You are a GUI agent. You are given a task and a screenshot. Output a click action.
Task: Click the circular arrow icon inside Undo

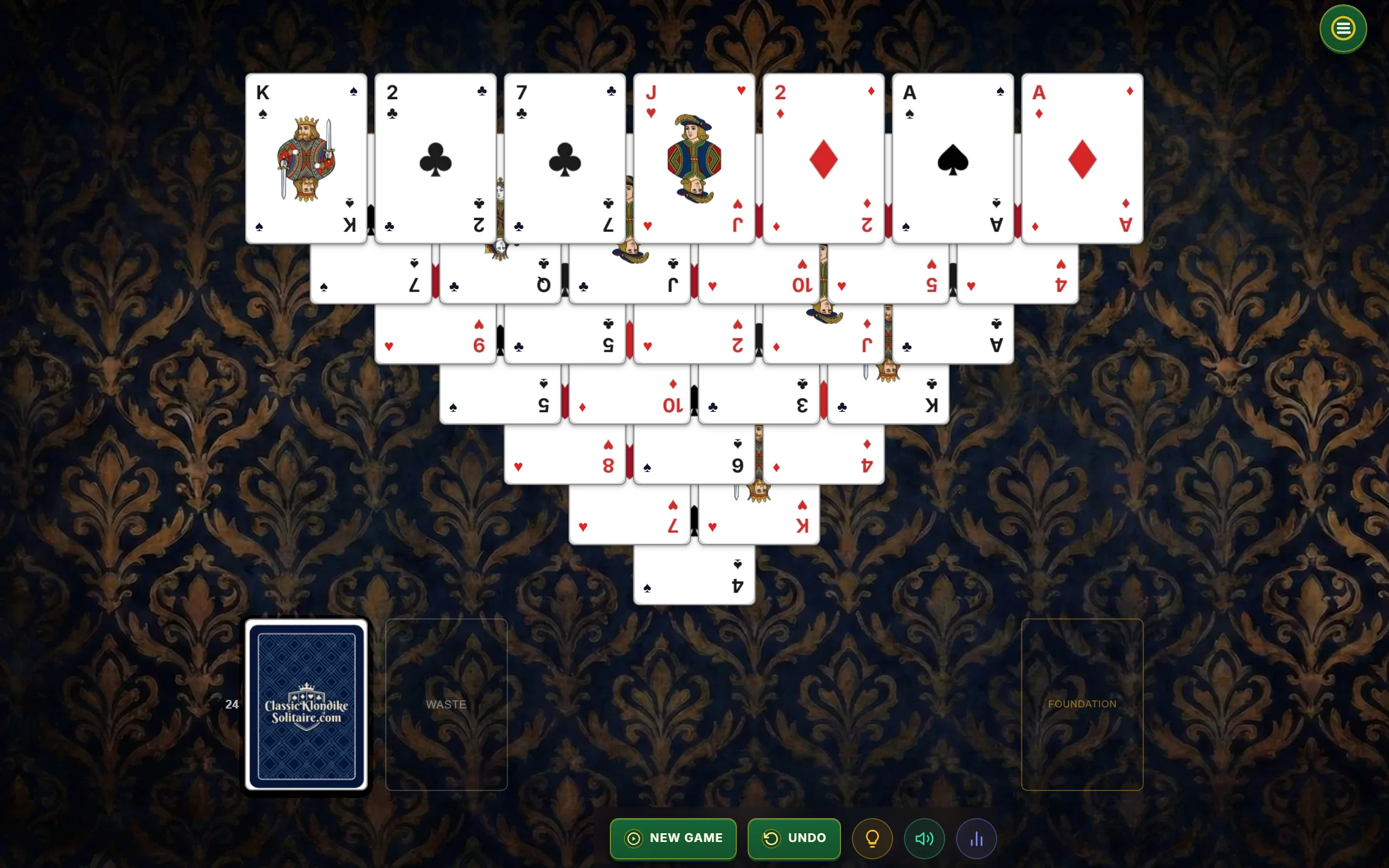pyautogui.click(x=772, y=838)
